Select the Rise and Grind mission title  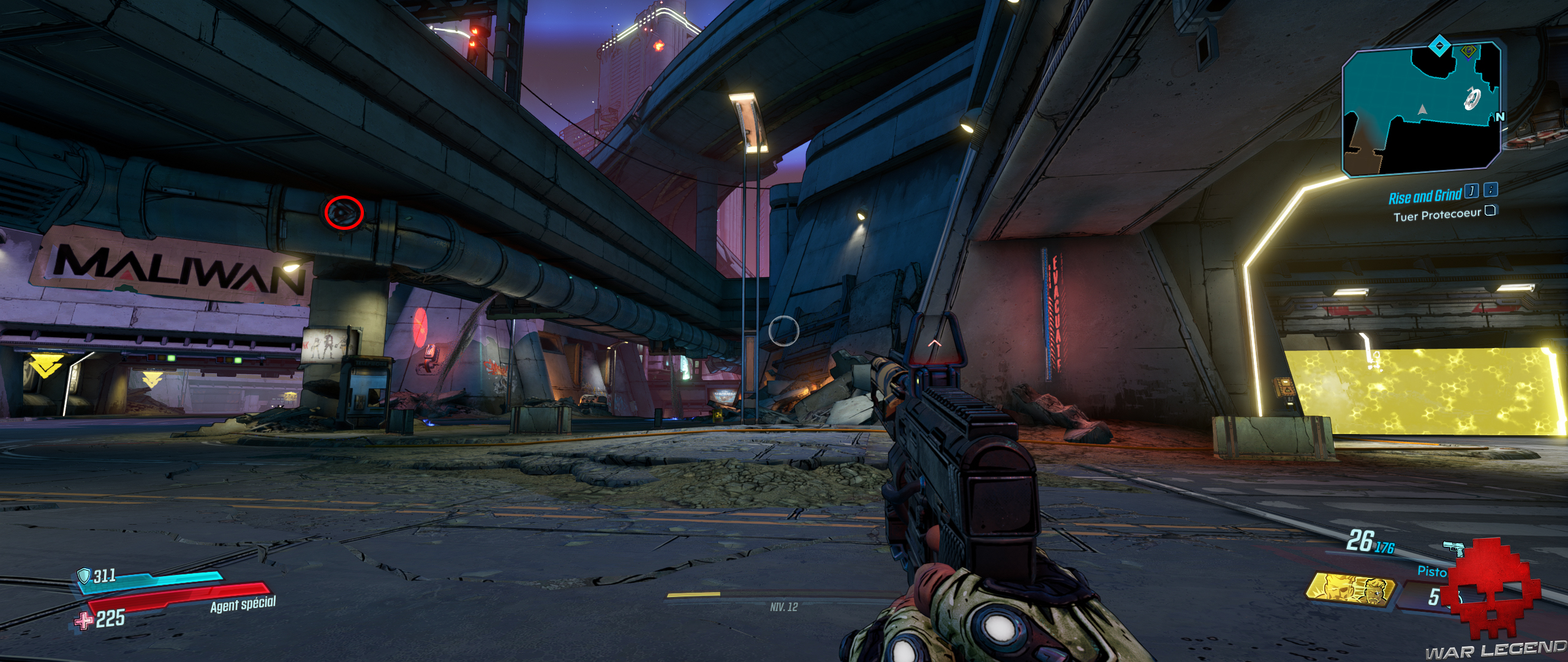1425,195
